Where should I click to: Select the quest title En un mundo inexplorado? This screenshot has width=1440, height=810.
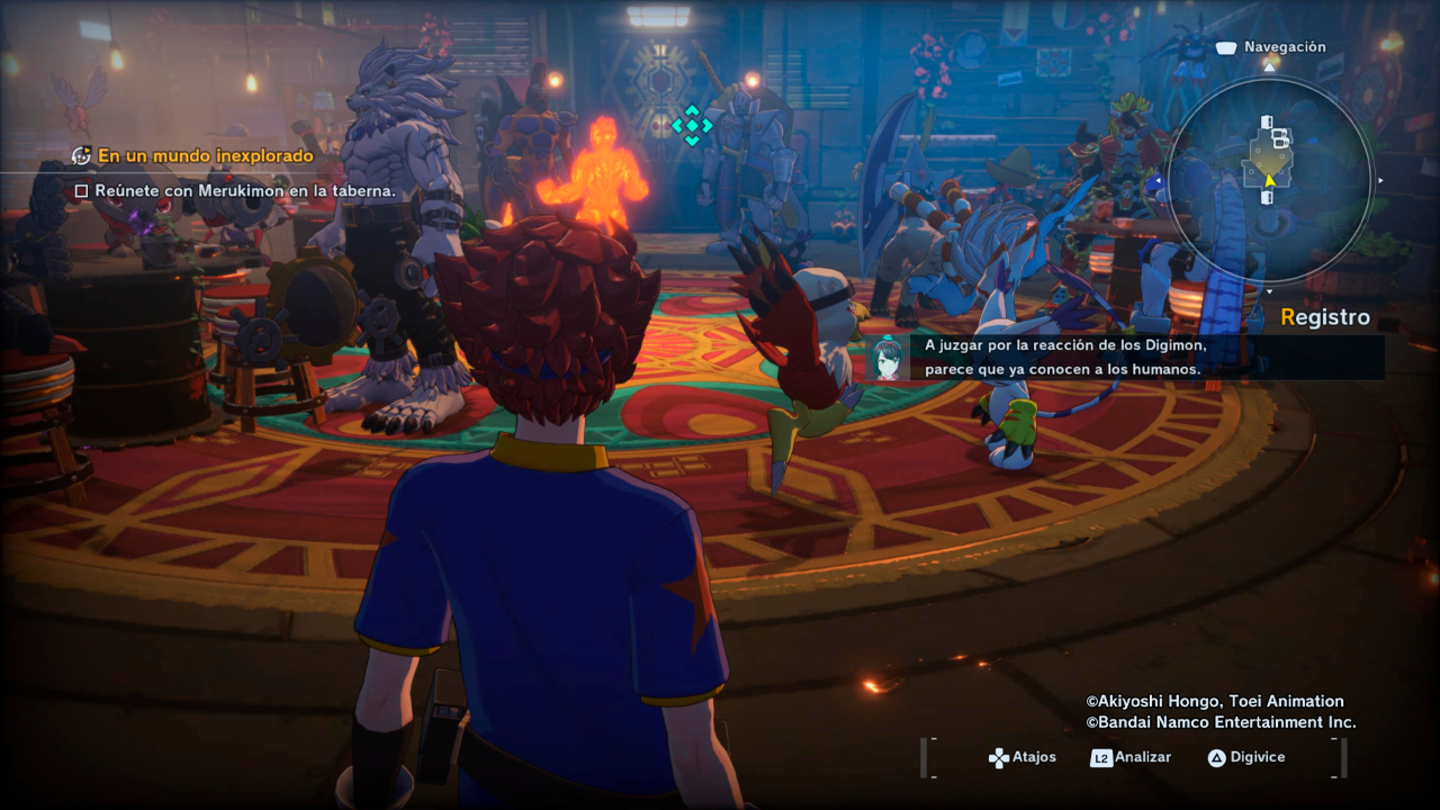pos(205,156)
